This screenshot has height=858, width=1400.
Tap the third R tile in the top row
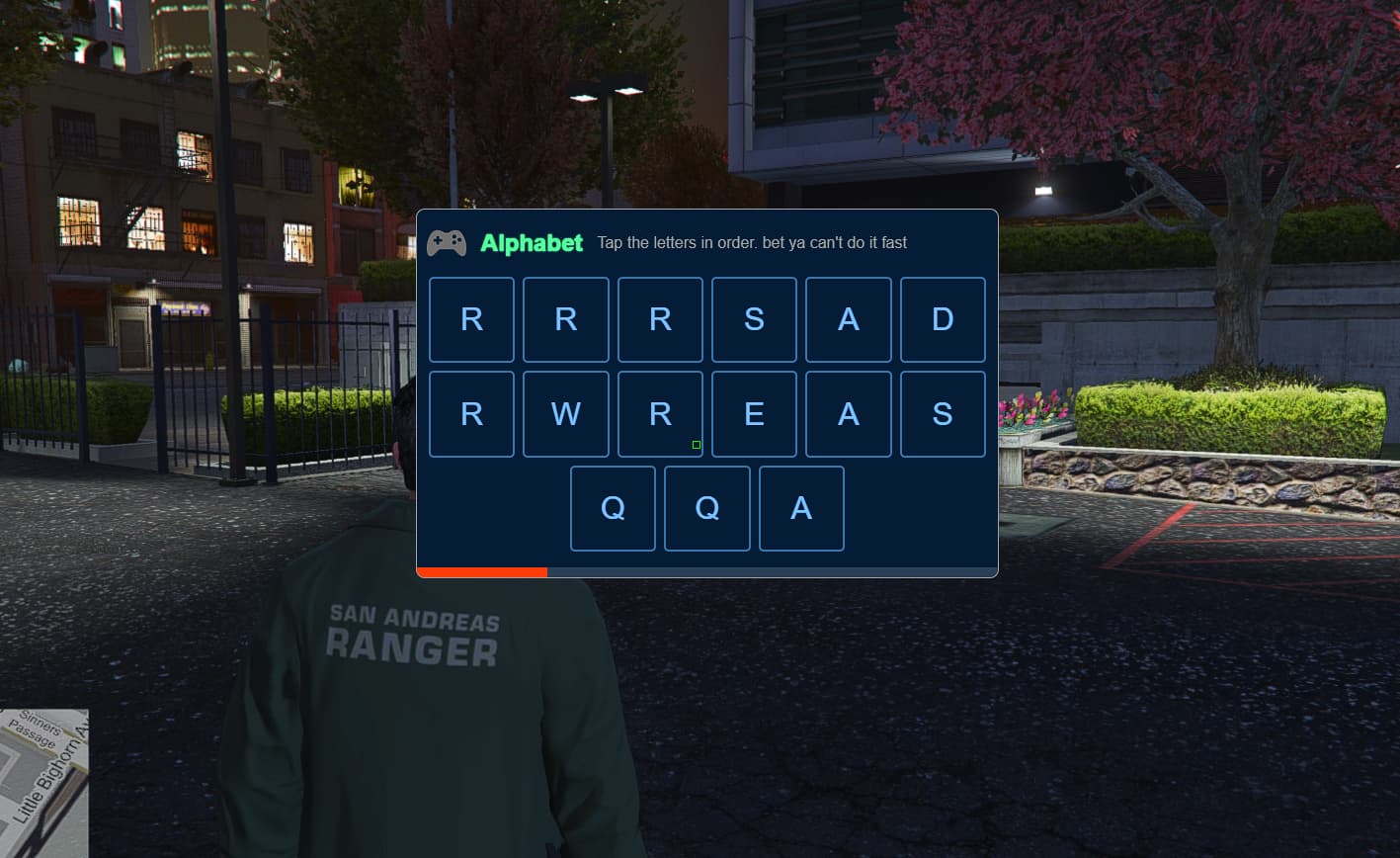click(x=659, y=318)
